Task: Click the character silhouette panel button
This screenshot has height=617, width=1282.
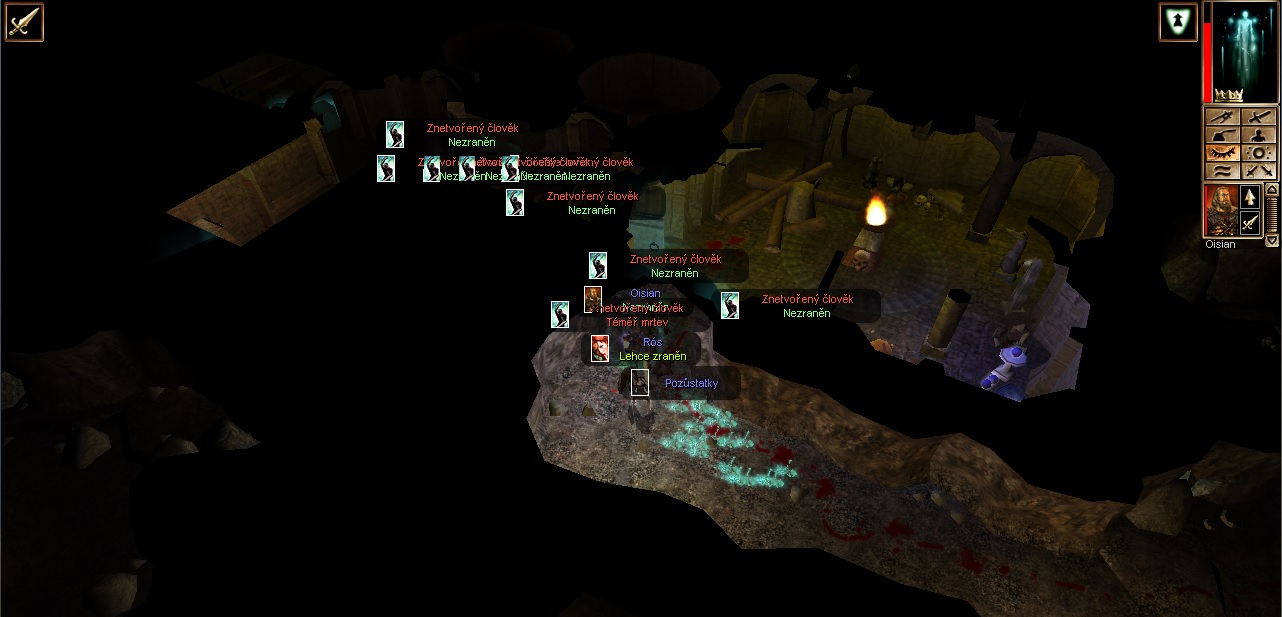Action: [x=1258, y=135]
